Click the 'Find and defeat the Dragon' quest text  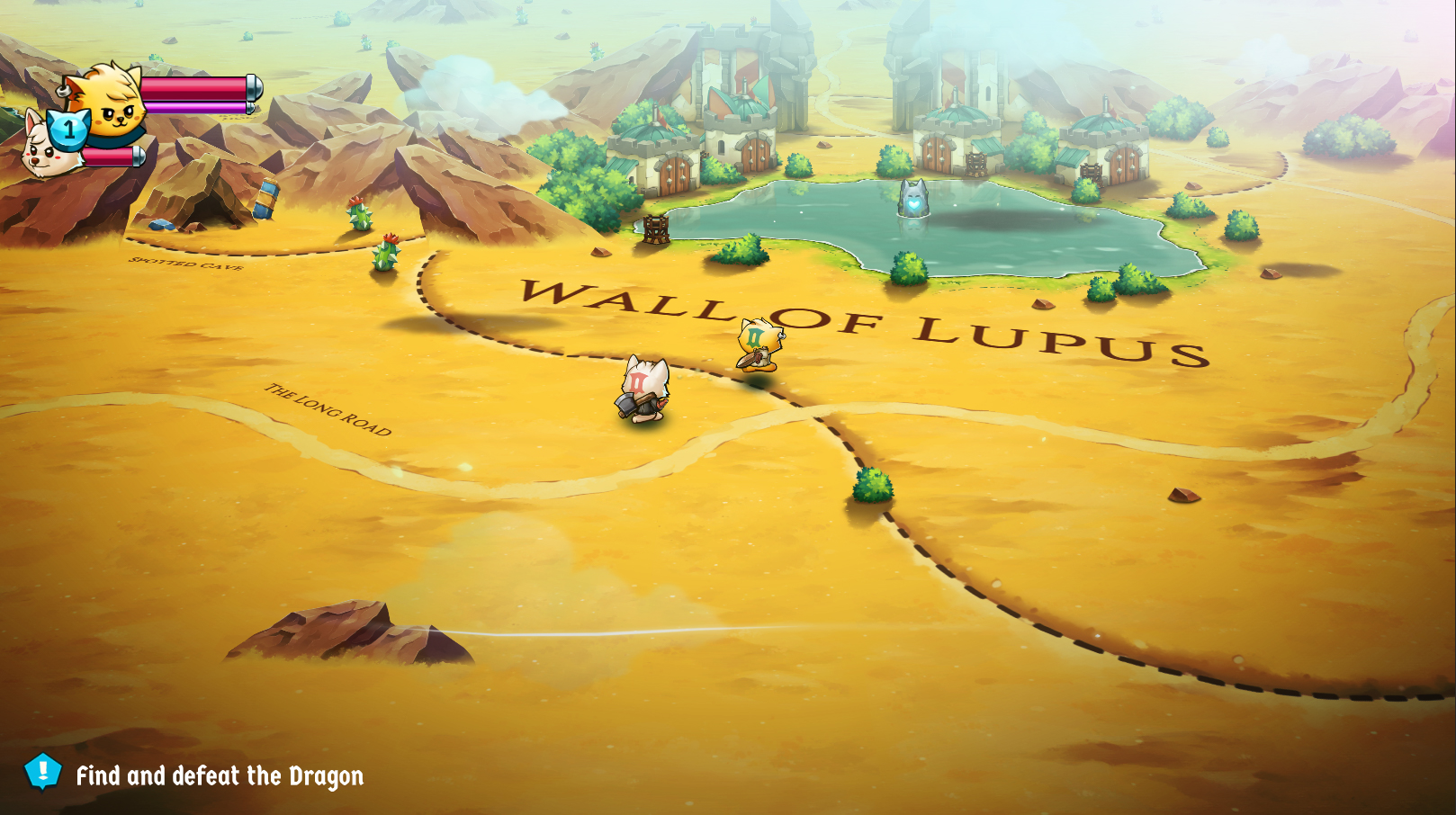tap(220, 774)
